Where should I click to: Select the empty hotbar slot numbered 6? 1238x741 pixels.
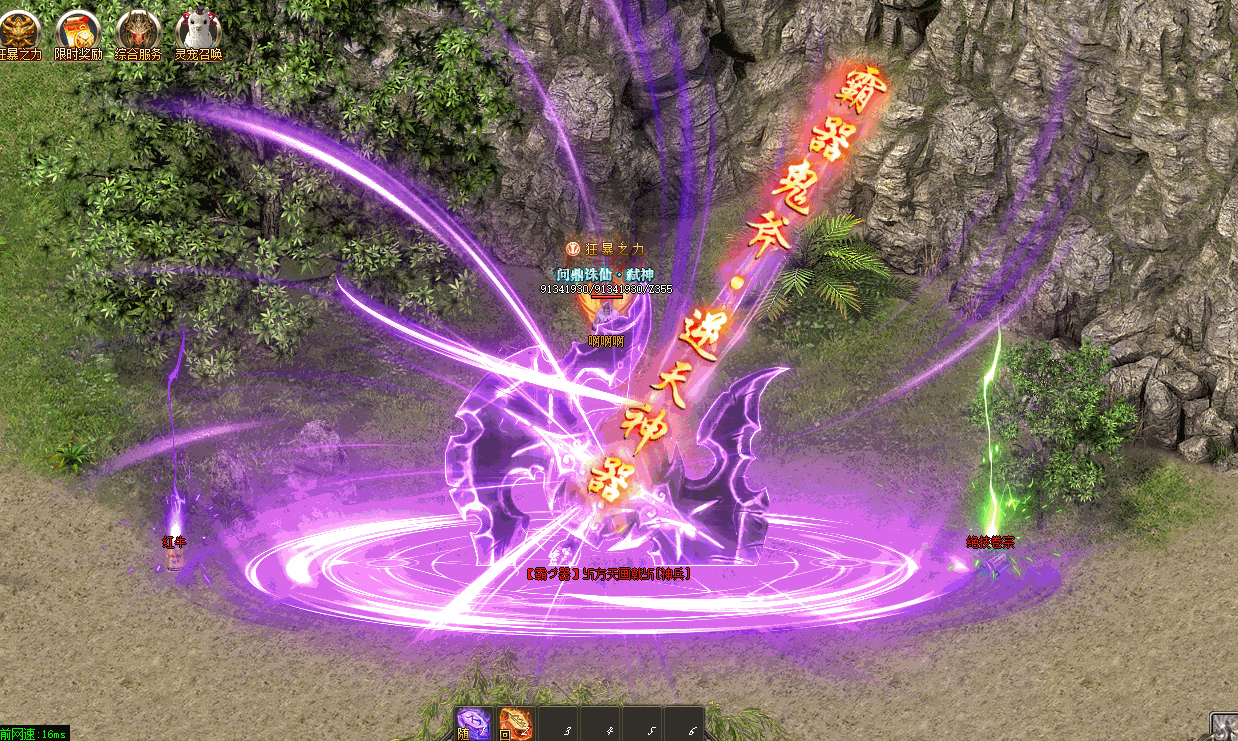(684, 724)
